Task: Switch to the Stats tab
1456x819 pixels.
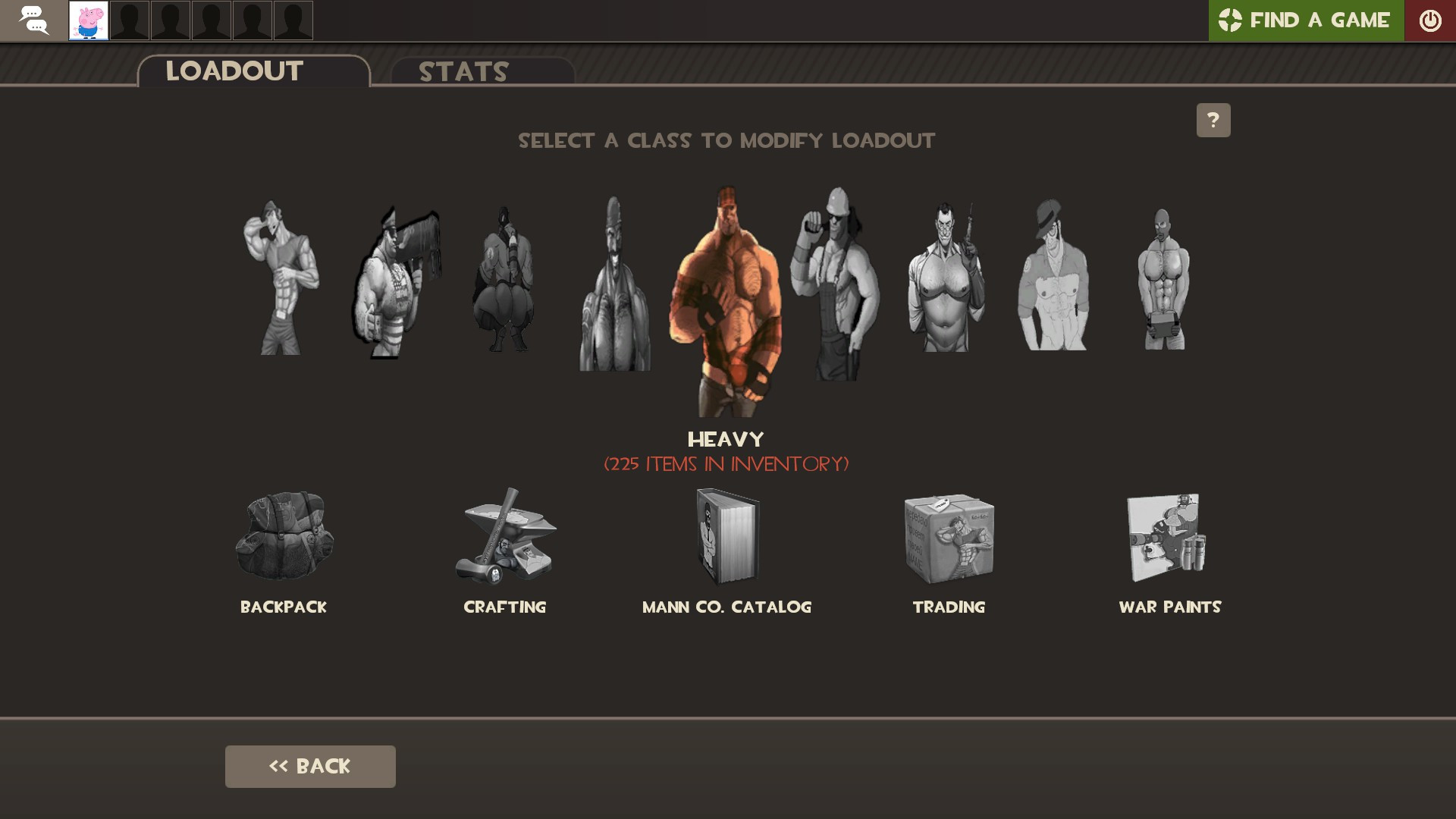Action: pos(463,73)
